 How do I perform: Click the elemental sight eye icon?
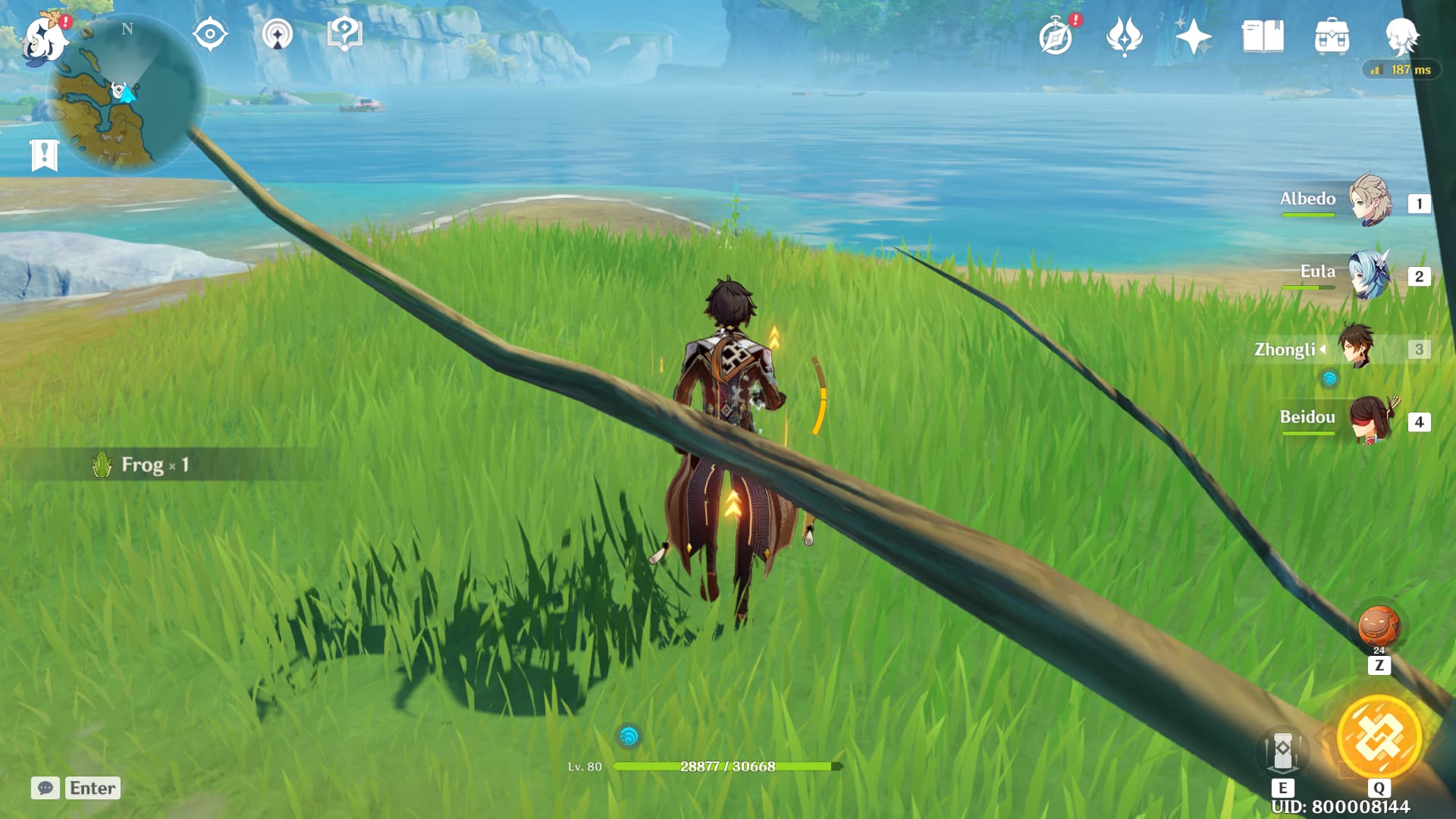pos(210,34)
